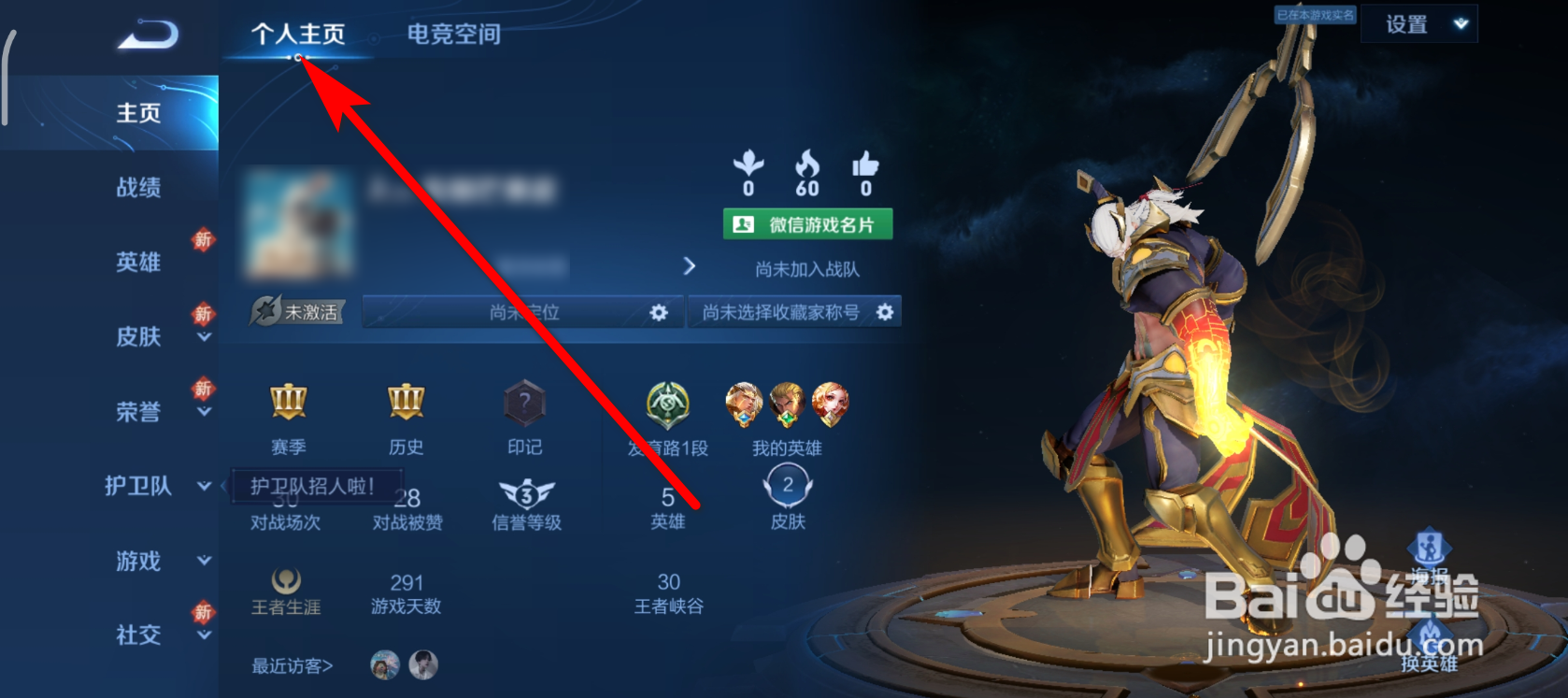
Task: Open the 赛季 season trophy icon
Action: [x=287, y=404]
